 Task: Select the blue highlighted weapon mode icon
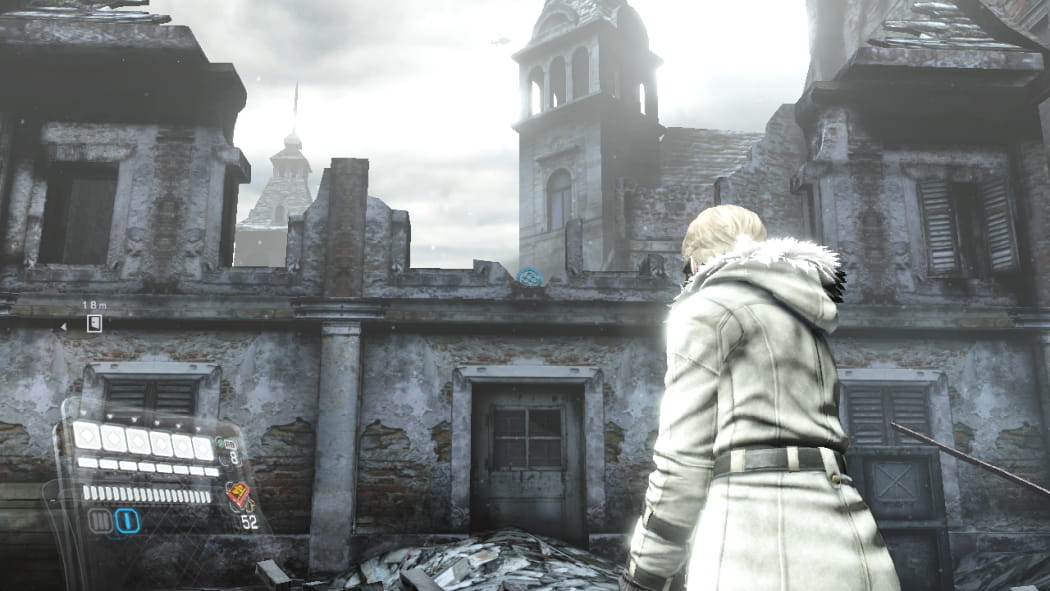coord(127,521)
